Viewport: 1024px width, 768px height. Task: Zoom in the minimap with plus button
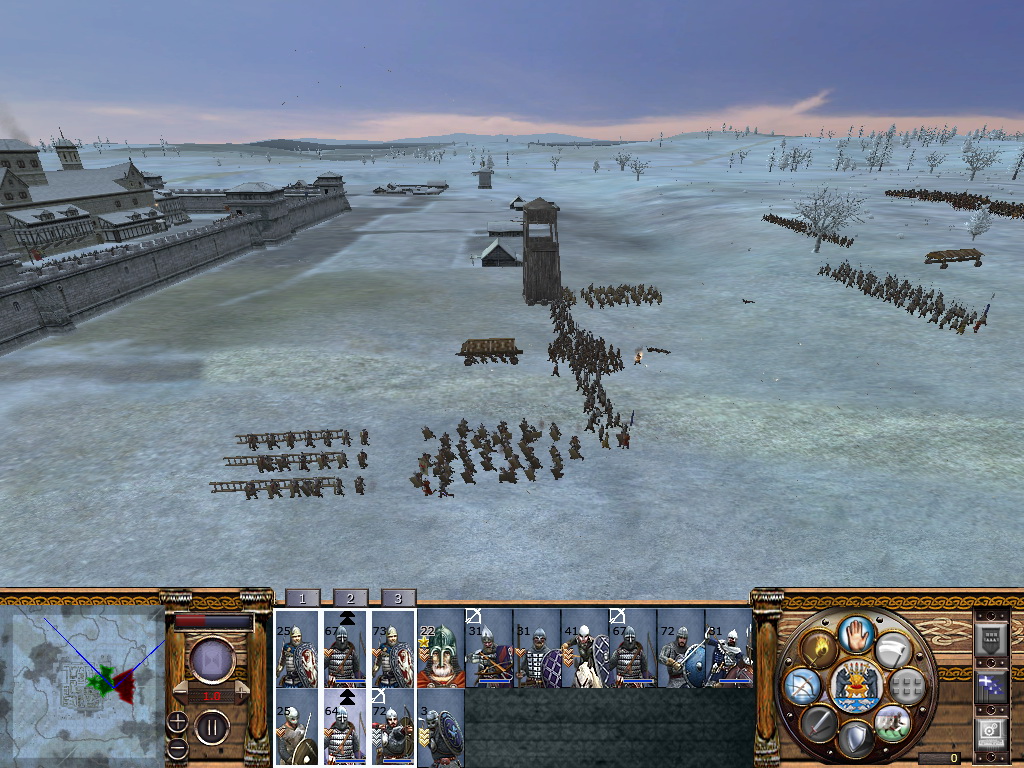(177, 721)
